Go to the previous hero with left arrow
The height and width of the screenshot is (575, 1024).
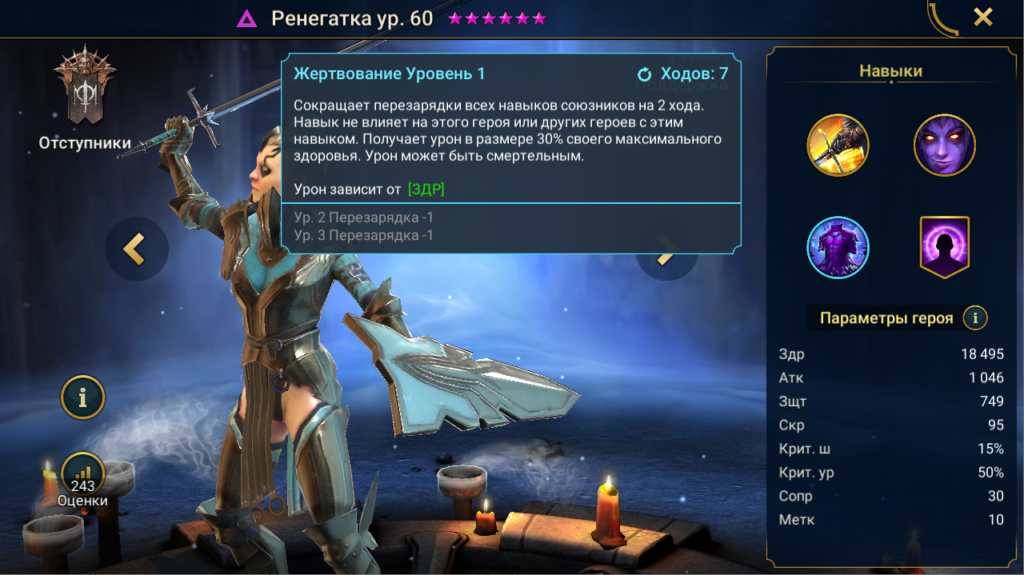point(136,249)
